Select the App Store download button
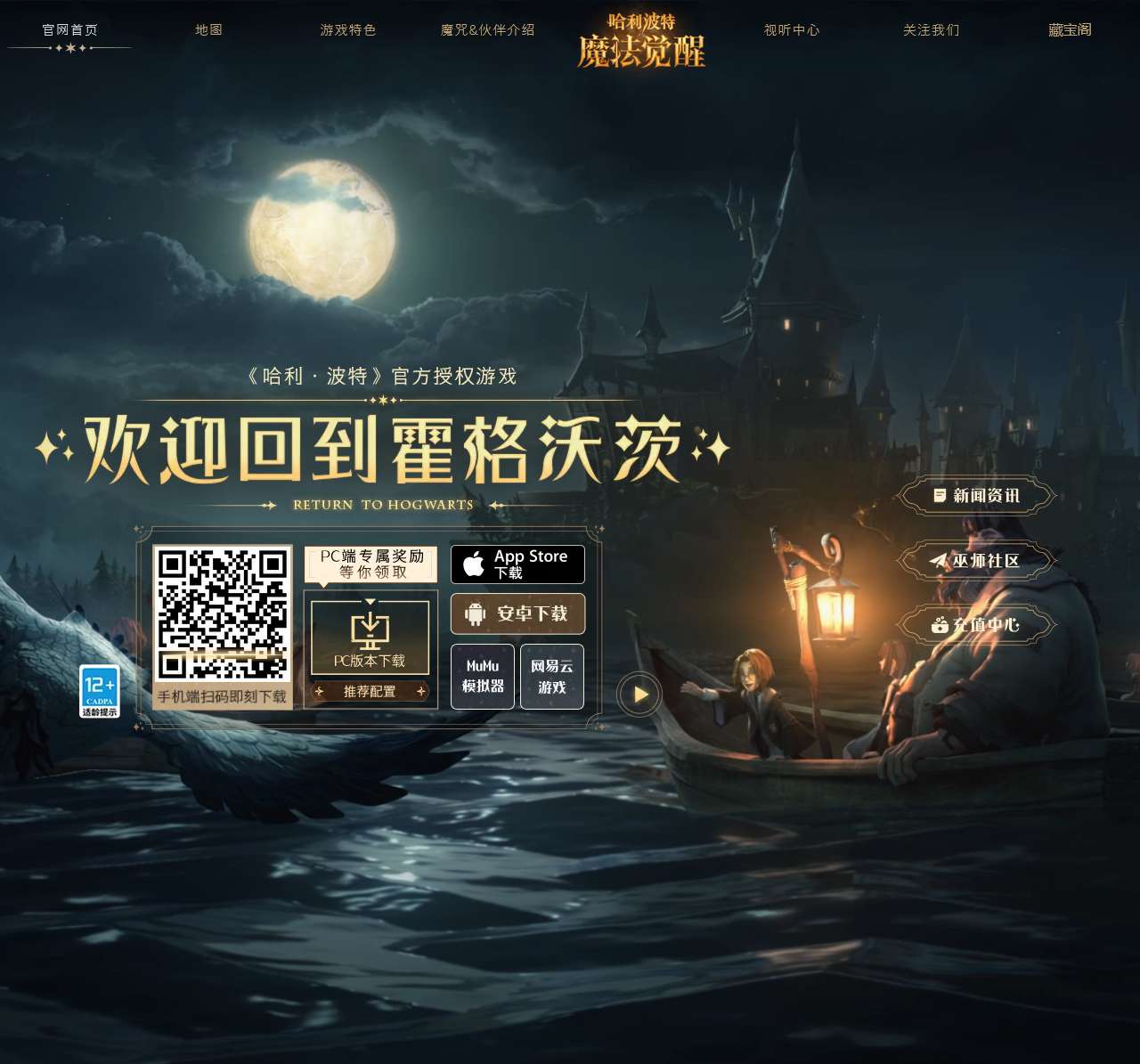Screen dimensions: 1140x1064 [517, 564]
